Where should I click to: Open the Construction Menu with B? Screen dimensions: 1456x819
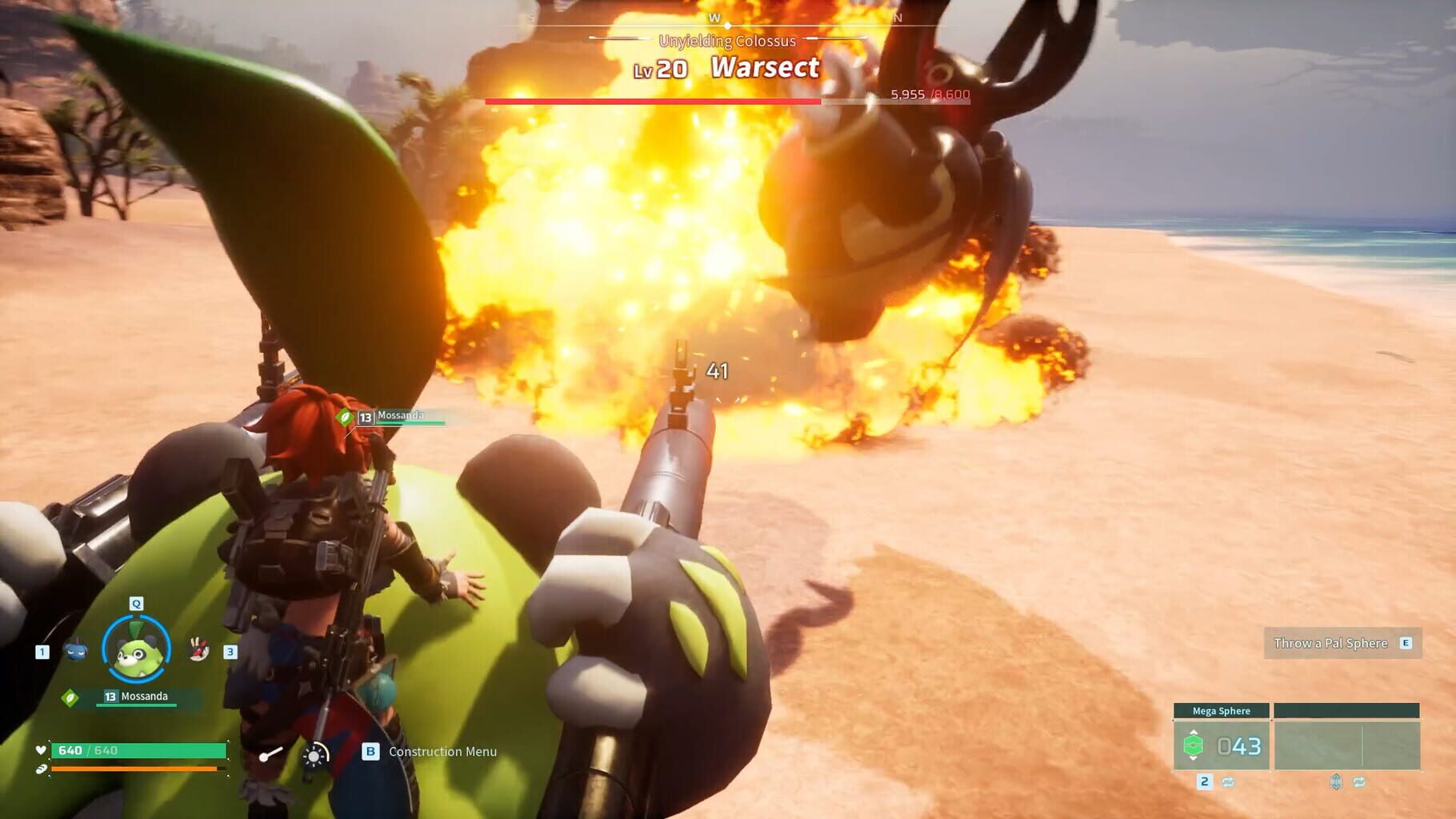[370, 752]
